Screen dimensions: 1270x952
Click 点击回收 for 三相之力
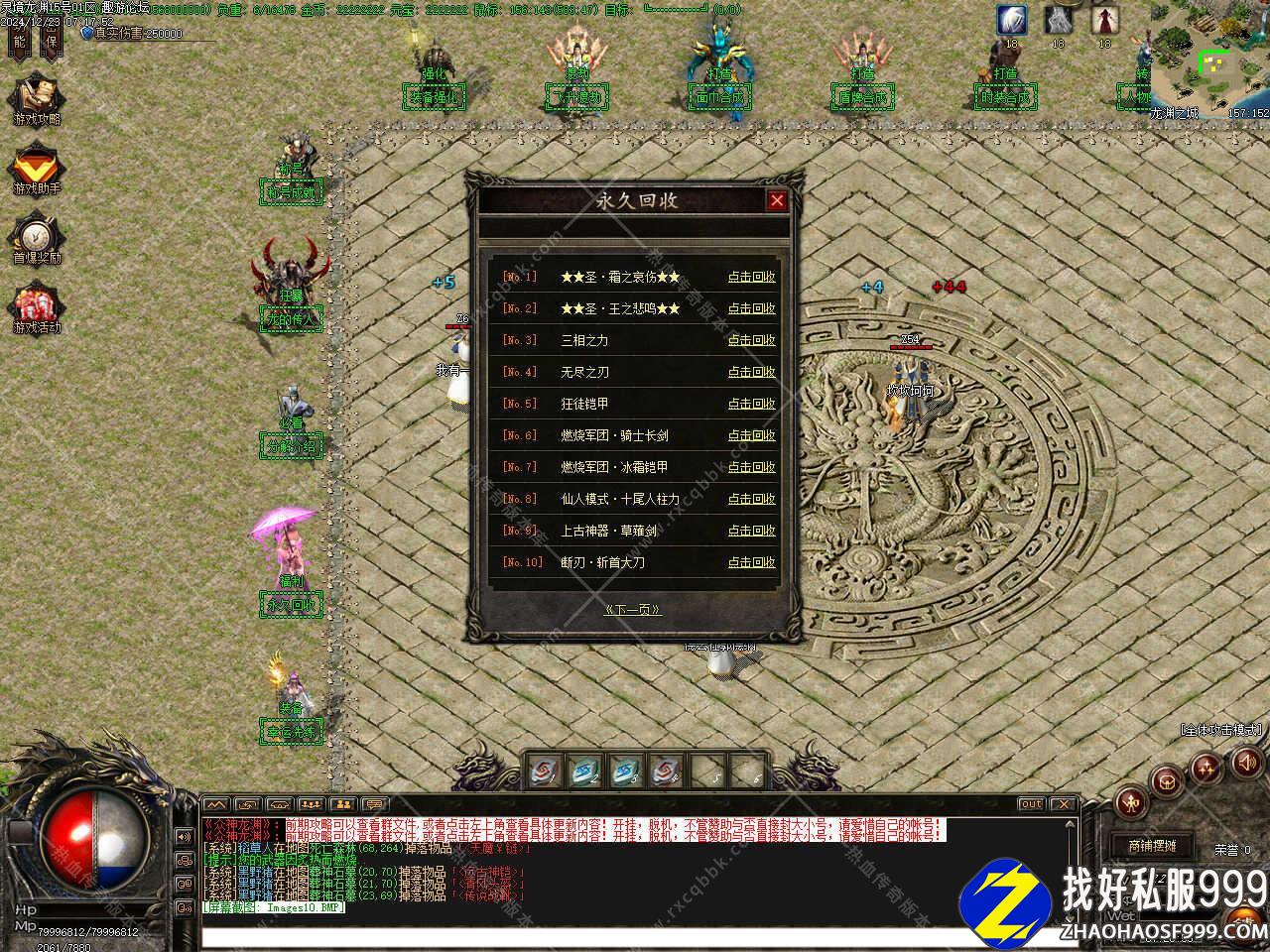point(751,340)
